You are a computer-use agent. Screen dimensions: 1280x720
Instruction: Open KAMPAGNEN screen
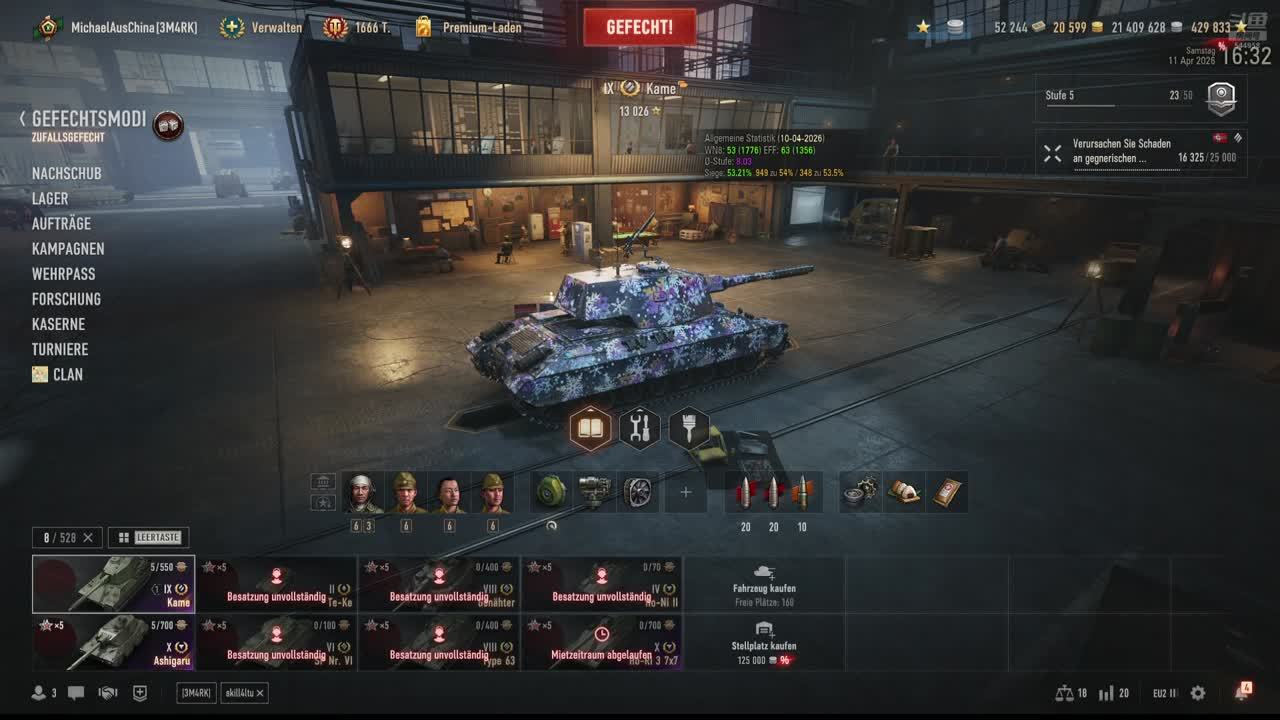pyautogui.click(x=68, y=249)
